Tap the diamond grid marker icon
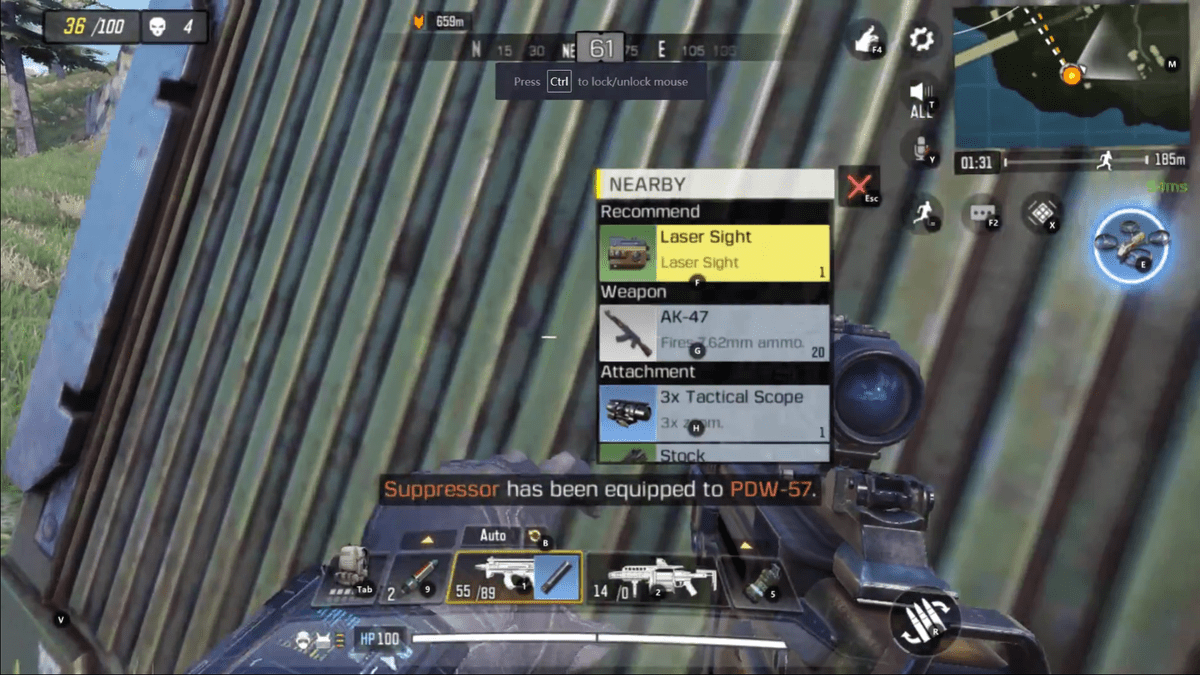 pos(1041,213)
